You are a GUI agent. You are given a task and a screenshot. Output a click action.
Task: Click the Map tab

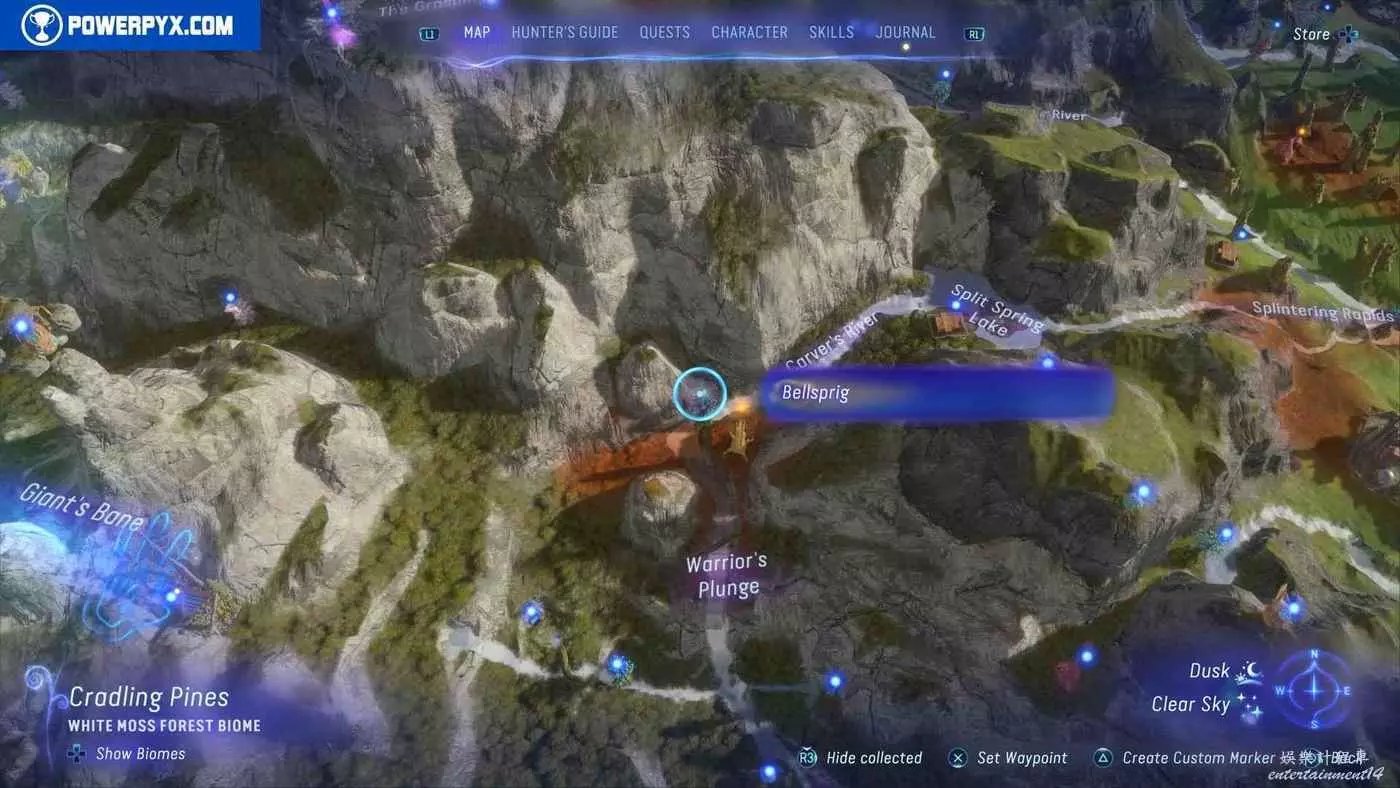(477, 32)
